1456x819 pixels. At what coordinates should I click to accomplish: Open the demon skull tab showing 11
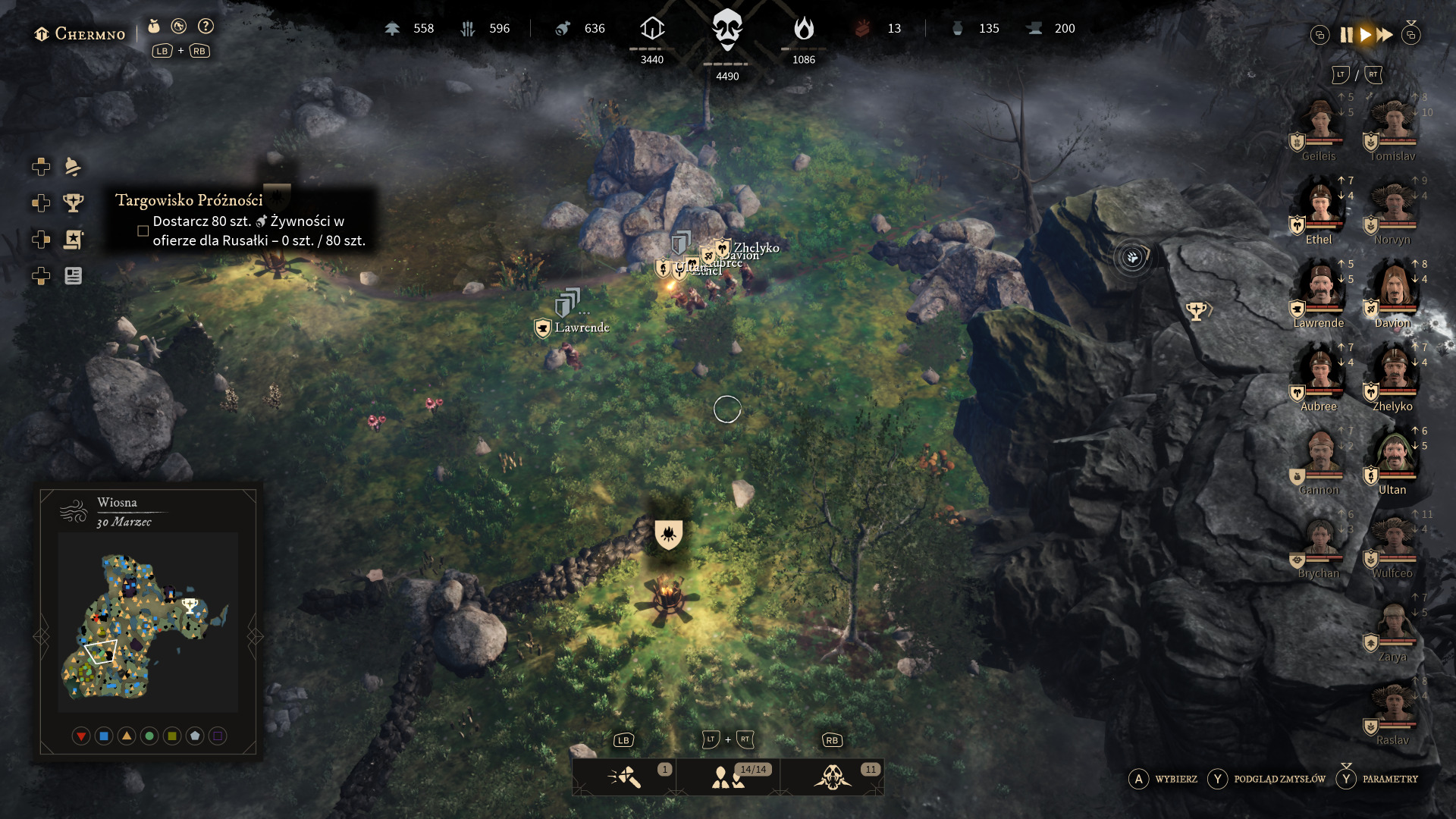[832, 777]
